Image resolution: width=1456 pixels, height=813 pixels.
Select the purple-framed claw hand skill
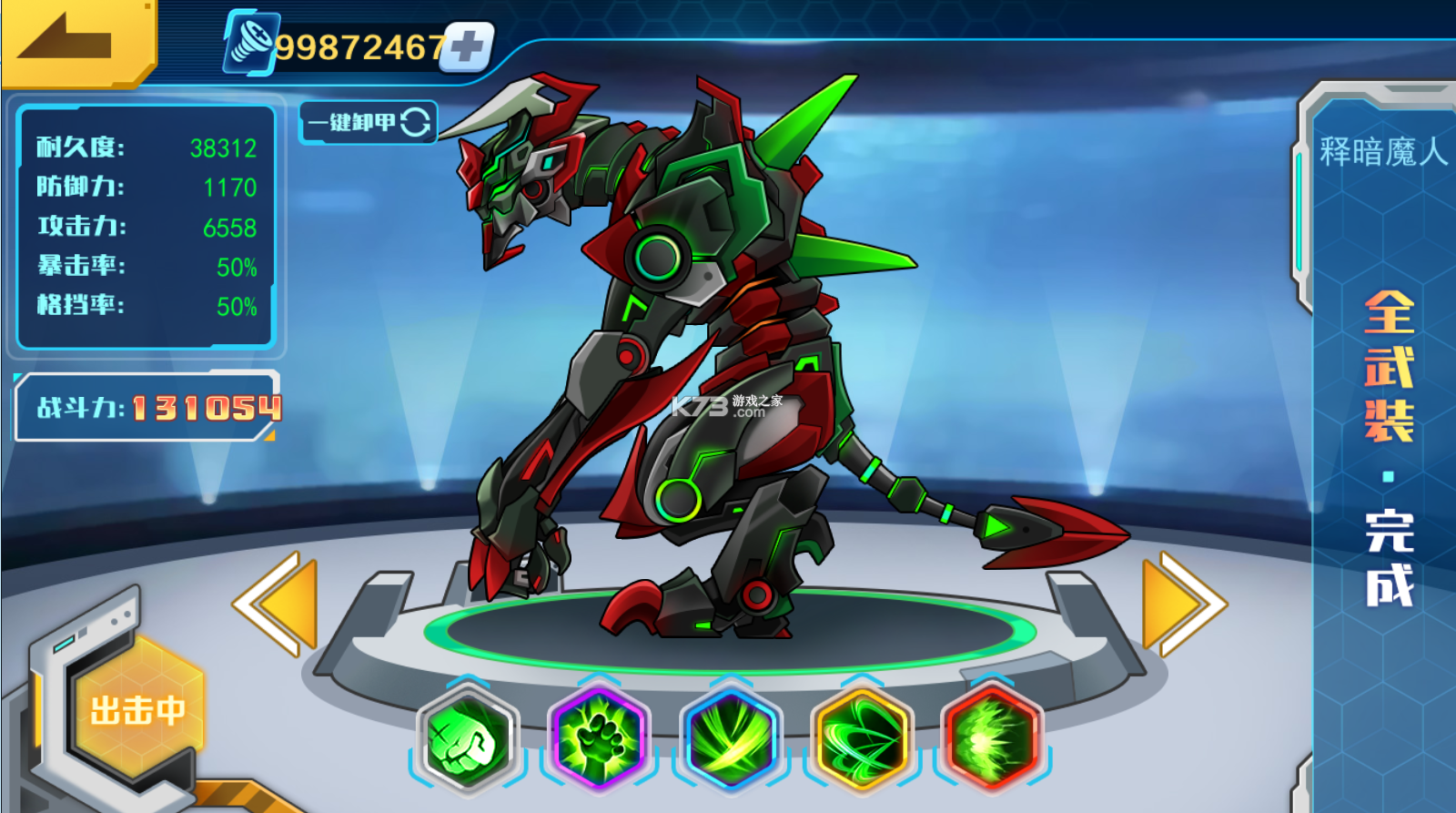click(599, 737)
